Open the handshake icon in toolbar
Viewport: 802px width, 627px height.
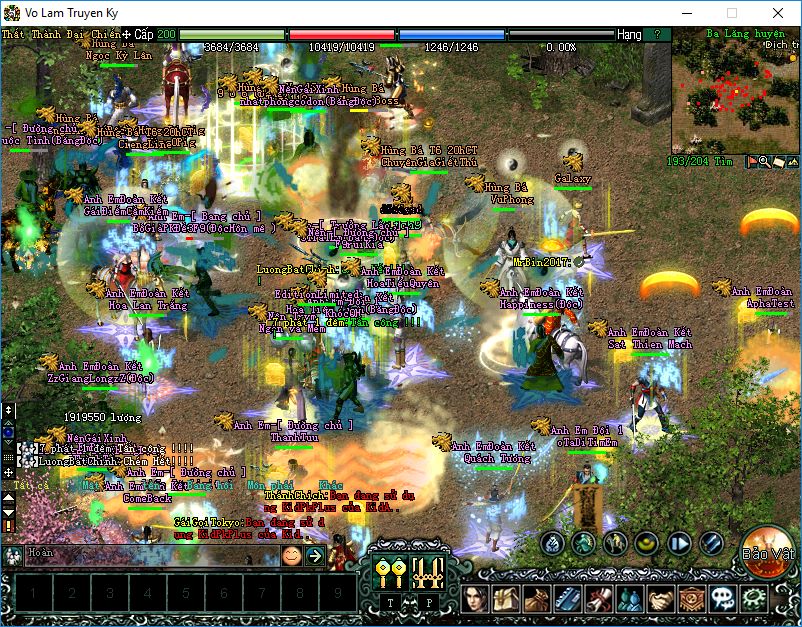click(659, 599)
